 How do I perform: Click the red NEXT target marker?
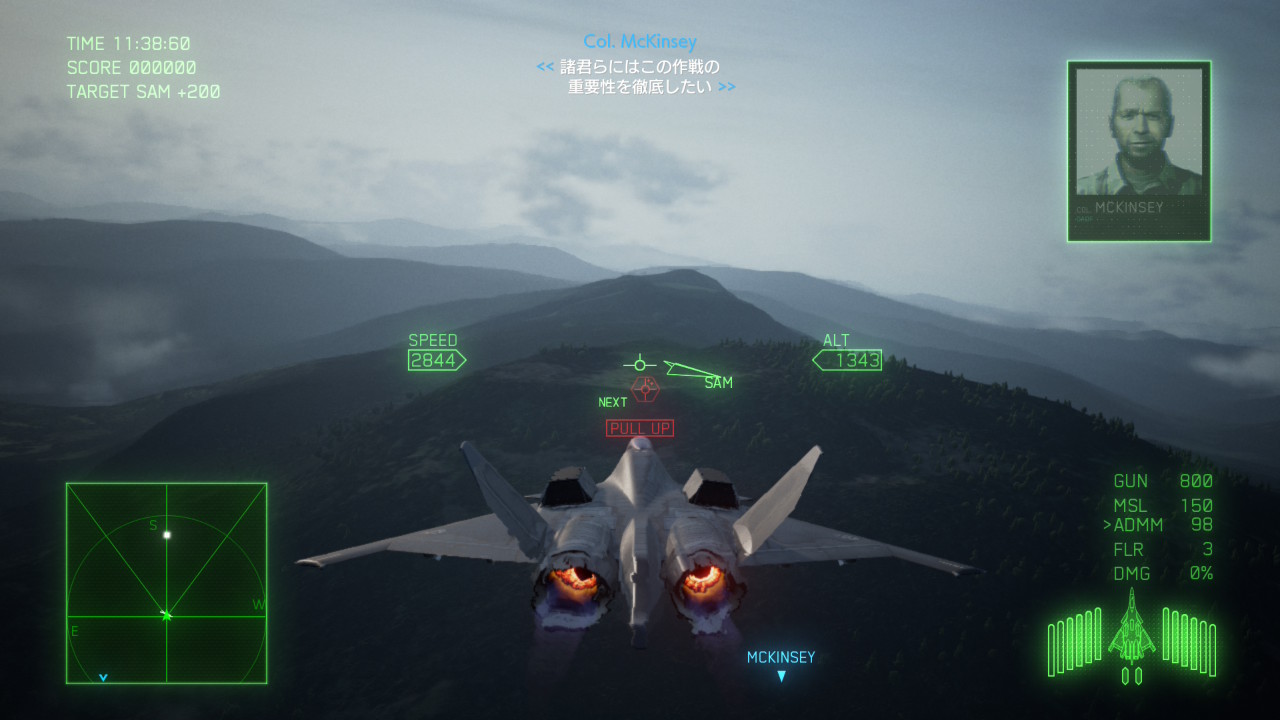click(645, 388)
